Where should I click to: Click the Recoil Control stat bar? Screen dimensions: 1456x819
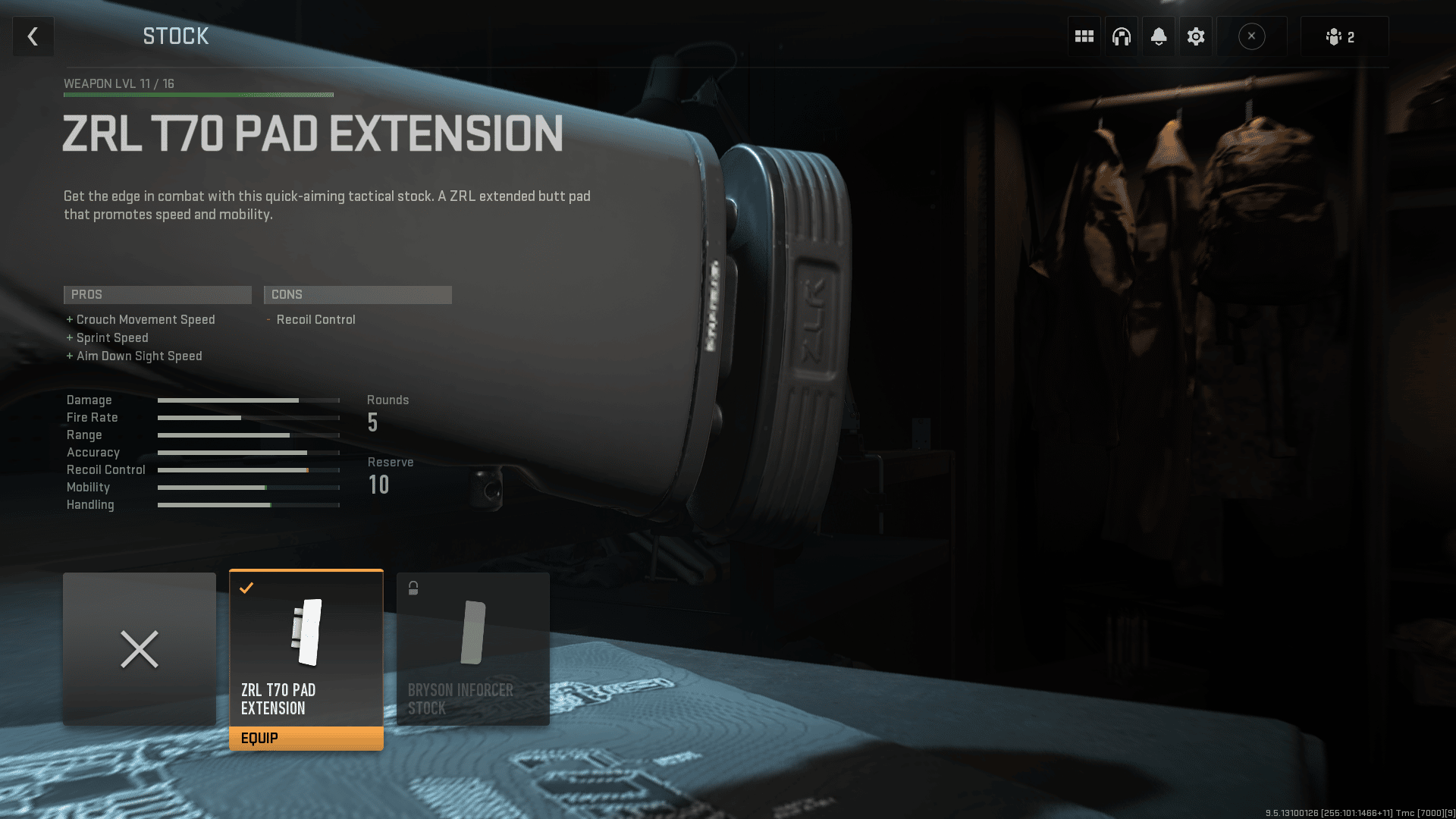pos(248,470)
